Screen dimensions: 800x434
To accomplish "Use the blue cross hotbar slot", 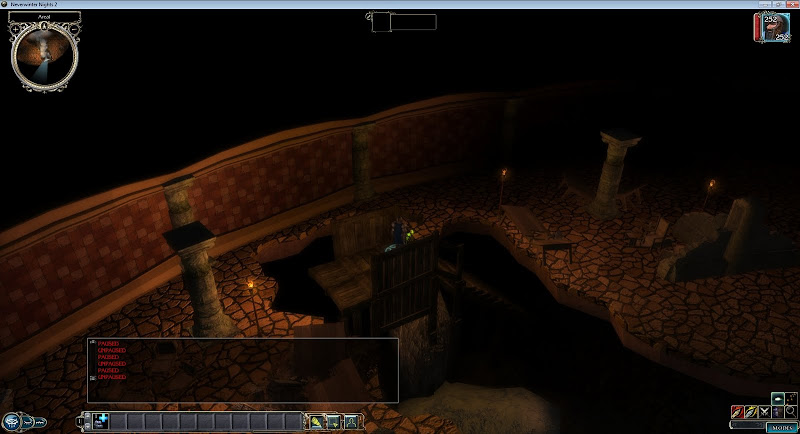I will pyautogui.click(x=102, y=421).
